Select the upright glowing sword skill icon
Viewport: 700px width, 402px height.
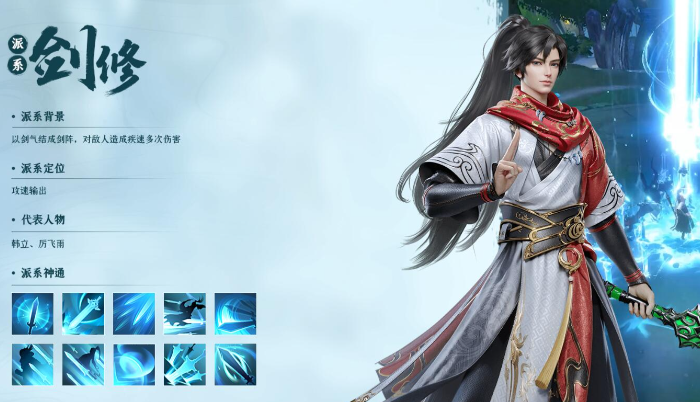32,313
